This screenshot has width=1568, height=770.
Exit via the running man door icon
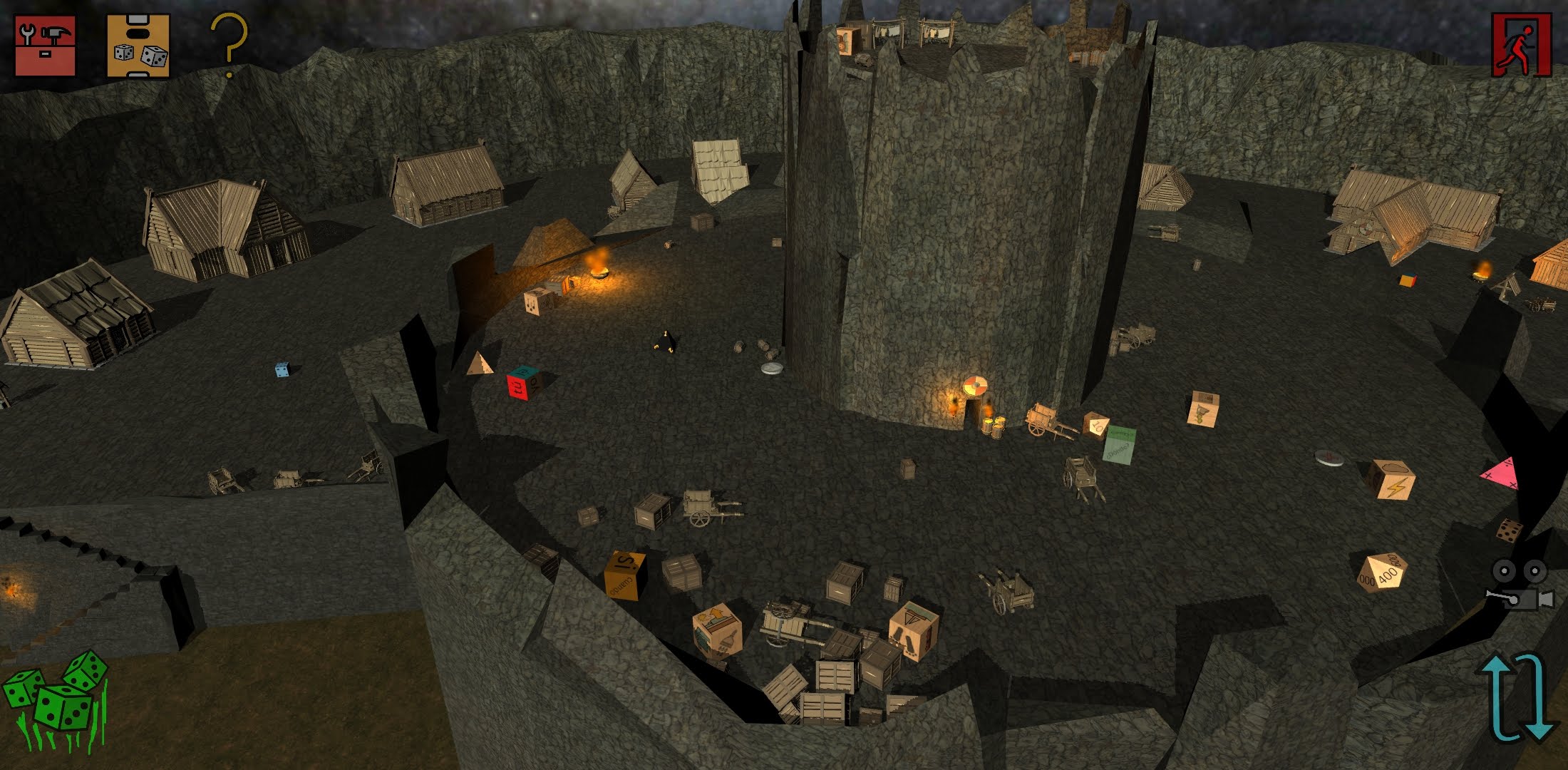1521,45
